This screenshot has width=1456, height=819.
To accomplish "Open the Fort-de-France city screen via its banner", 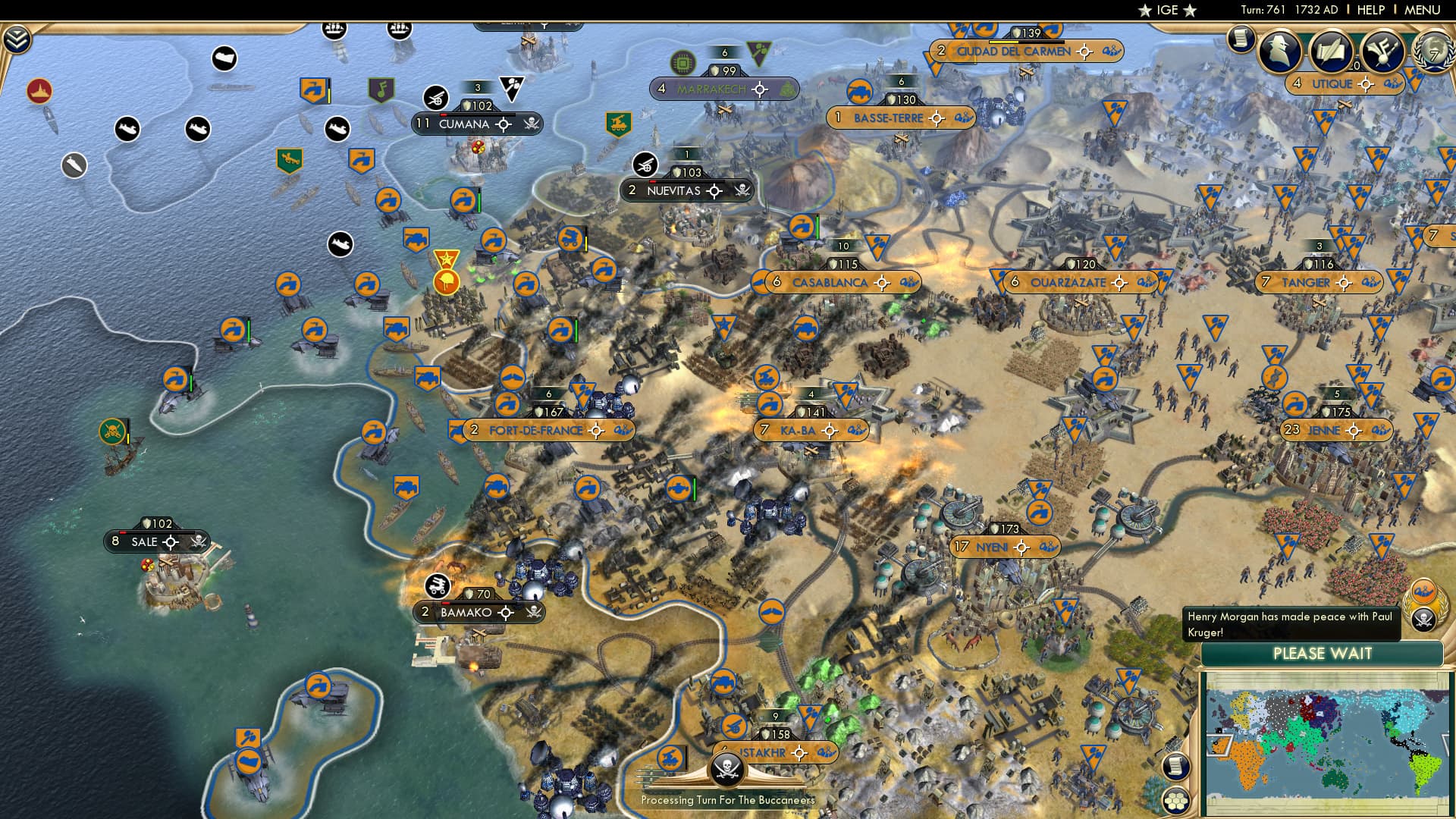I will tap(538, 429).
